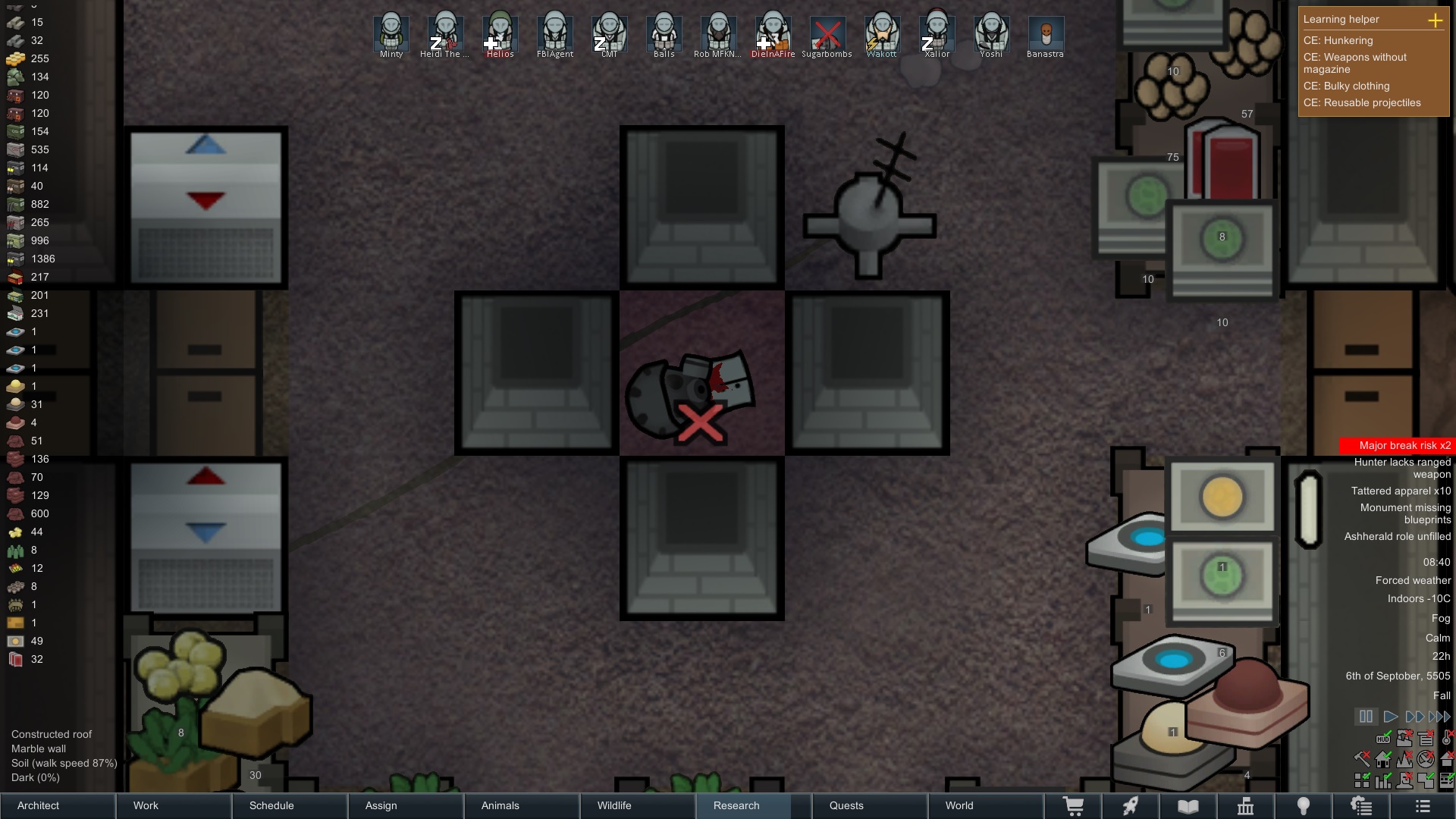Choose Banastra's portrait
The height and width of the screenshot is (819, 1456).
pyautogui.click(x=1046, y=34)
